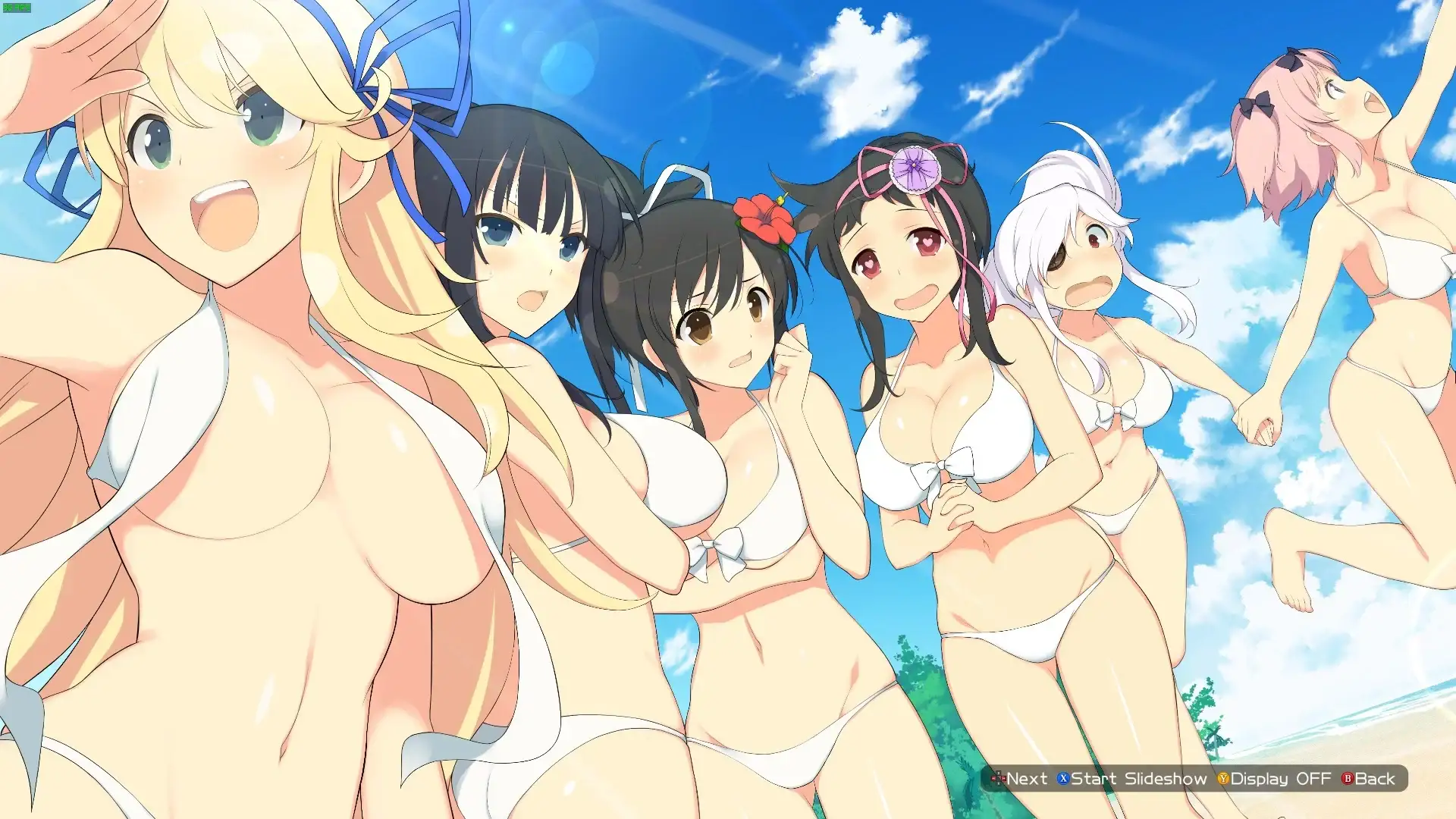Click the yellow Y button glyph
This screenshot has height=819, width=1456.
tap(1224, 778)
